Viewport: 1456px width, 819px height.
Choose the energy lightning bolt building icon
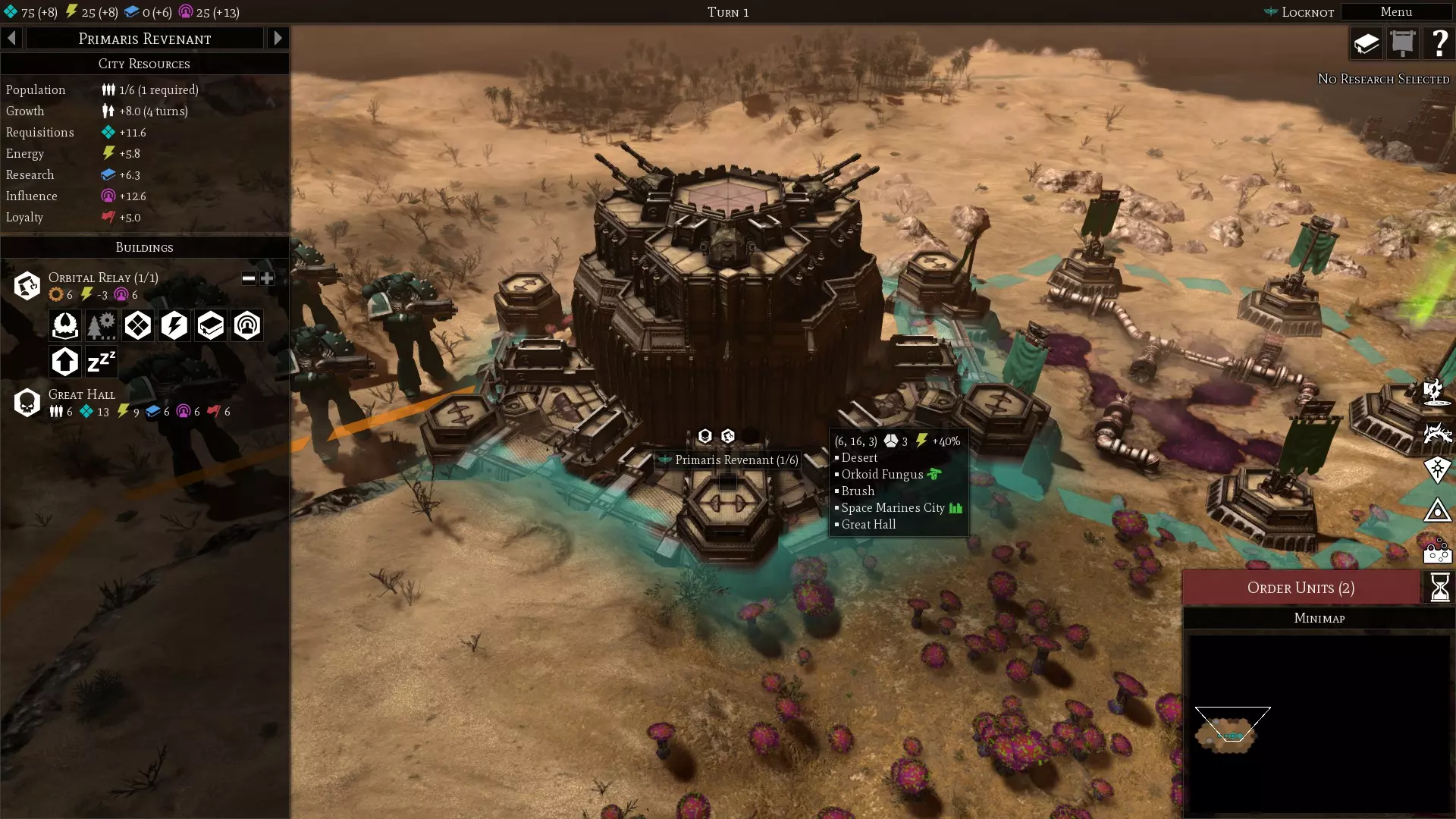[174, 325]
